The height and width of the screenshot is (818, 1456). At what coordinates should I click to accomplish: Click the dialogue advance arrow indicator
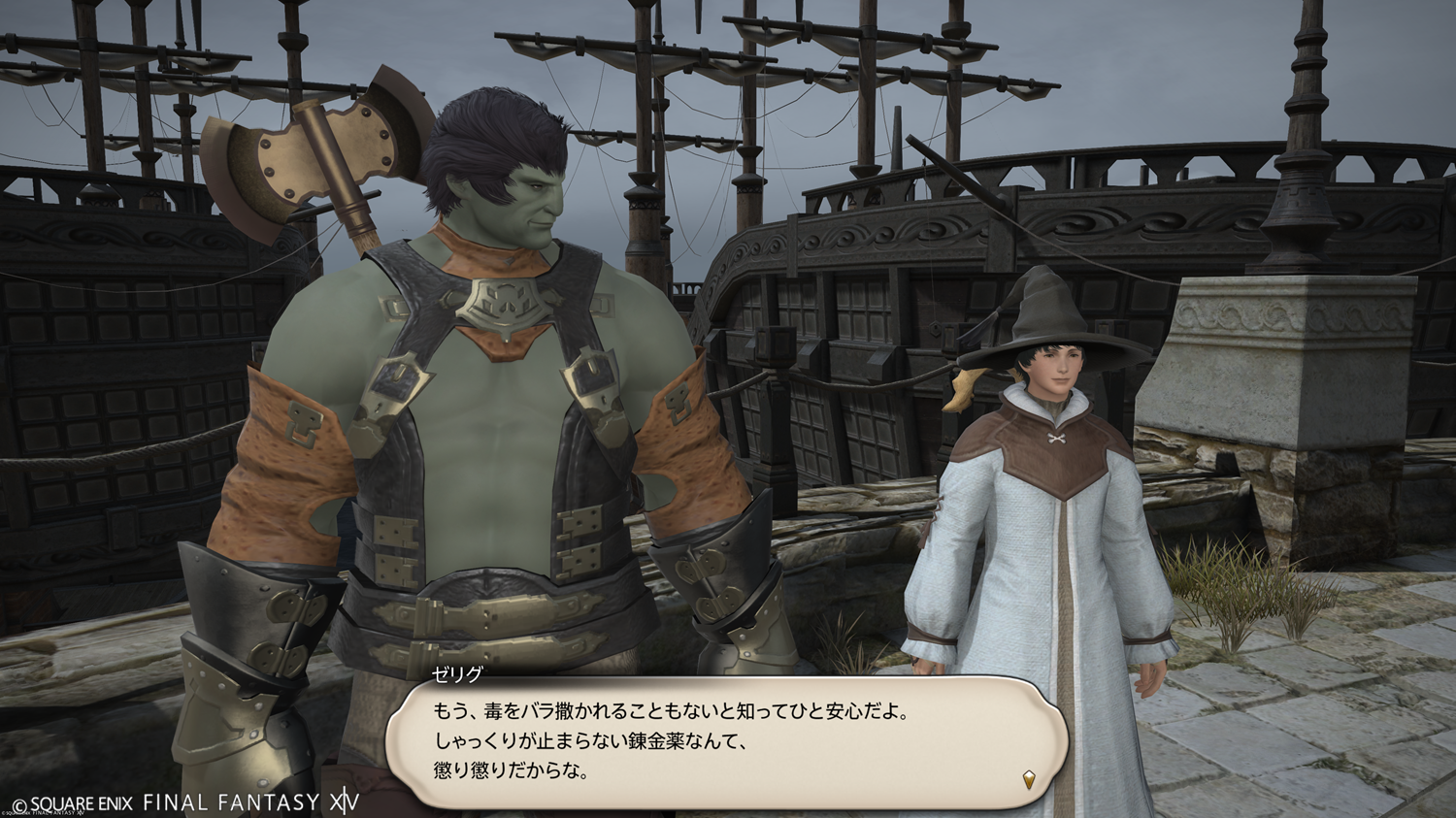tap(1029, 778)
